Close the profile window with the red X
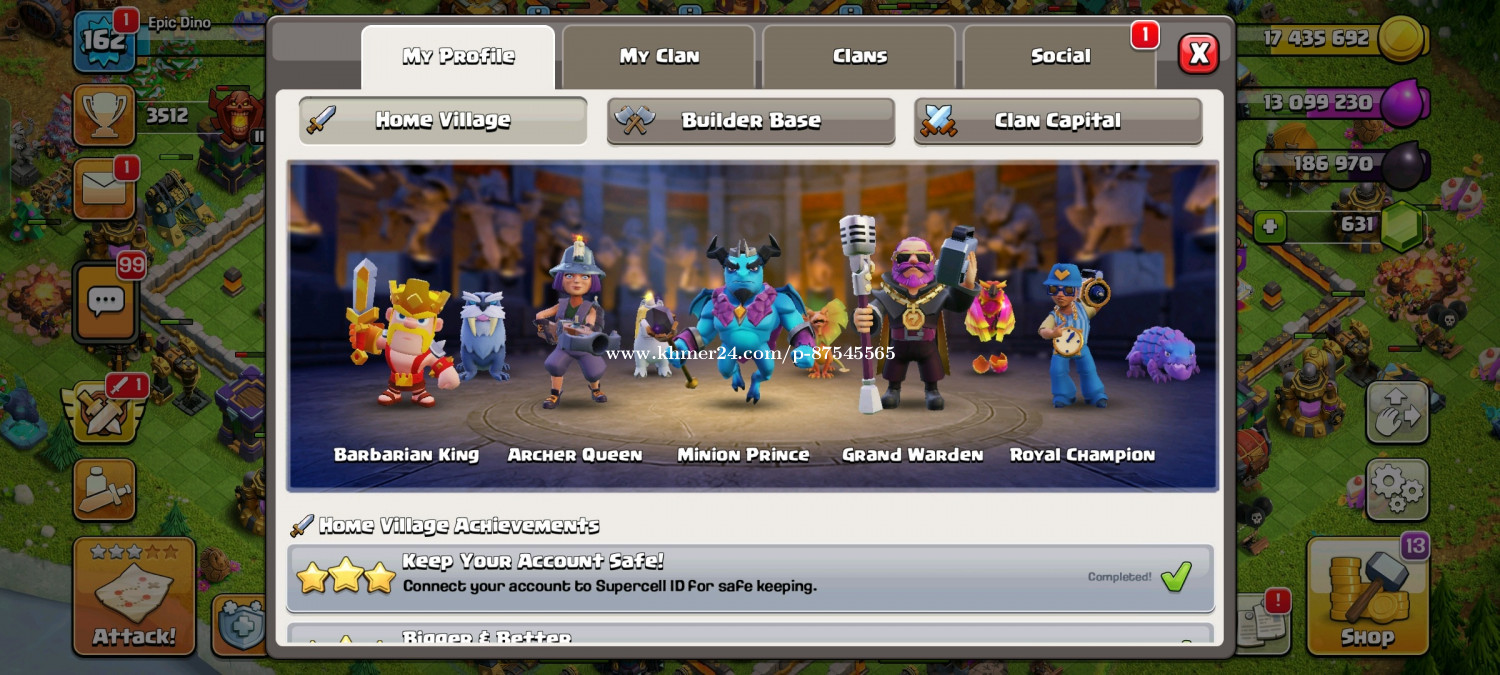Image resolution: width=1500 pixels, height=675 pixels. point(1198,54)
